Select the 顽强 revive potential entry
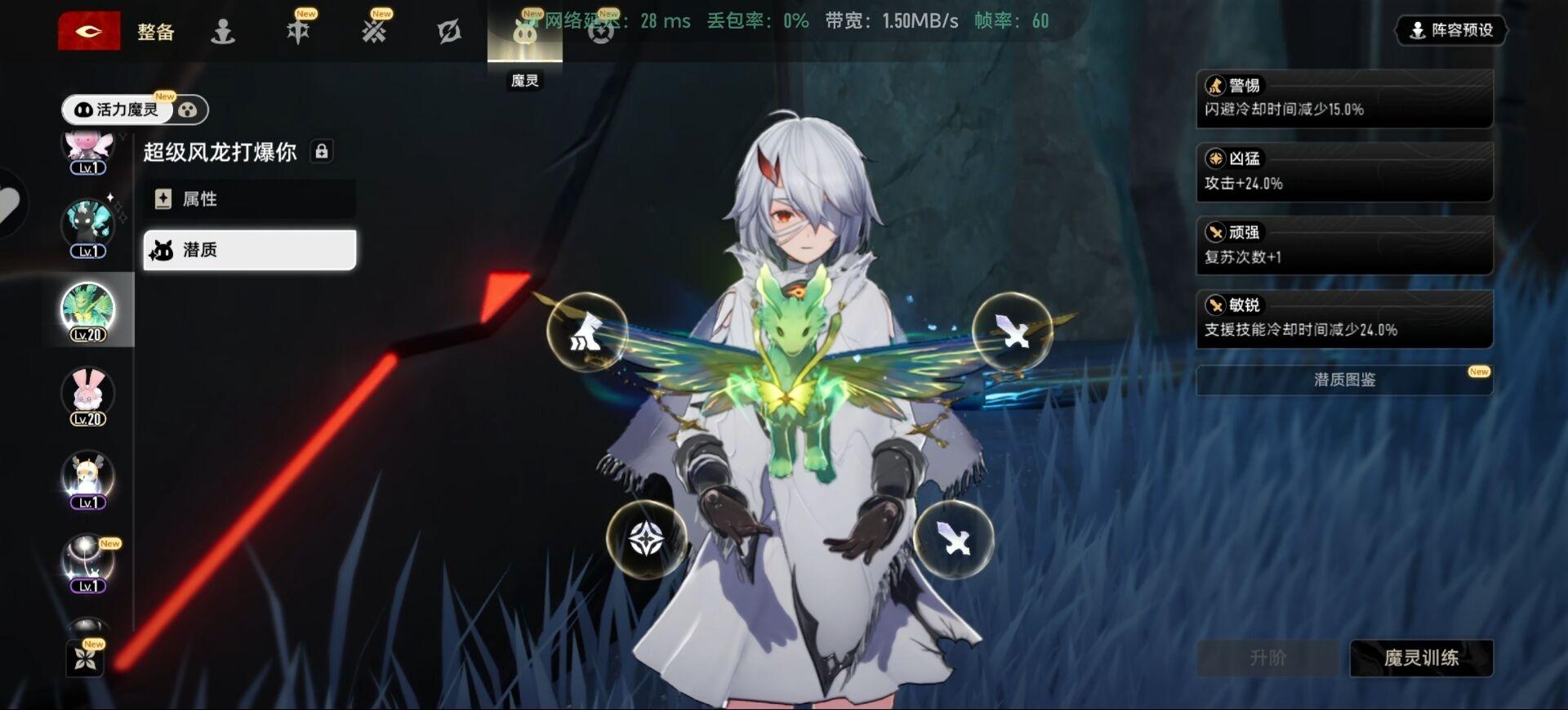Image resolution: width=1568 pixels, height=710 pixels. [x=1344, y=245]
